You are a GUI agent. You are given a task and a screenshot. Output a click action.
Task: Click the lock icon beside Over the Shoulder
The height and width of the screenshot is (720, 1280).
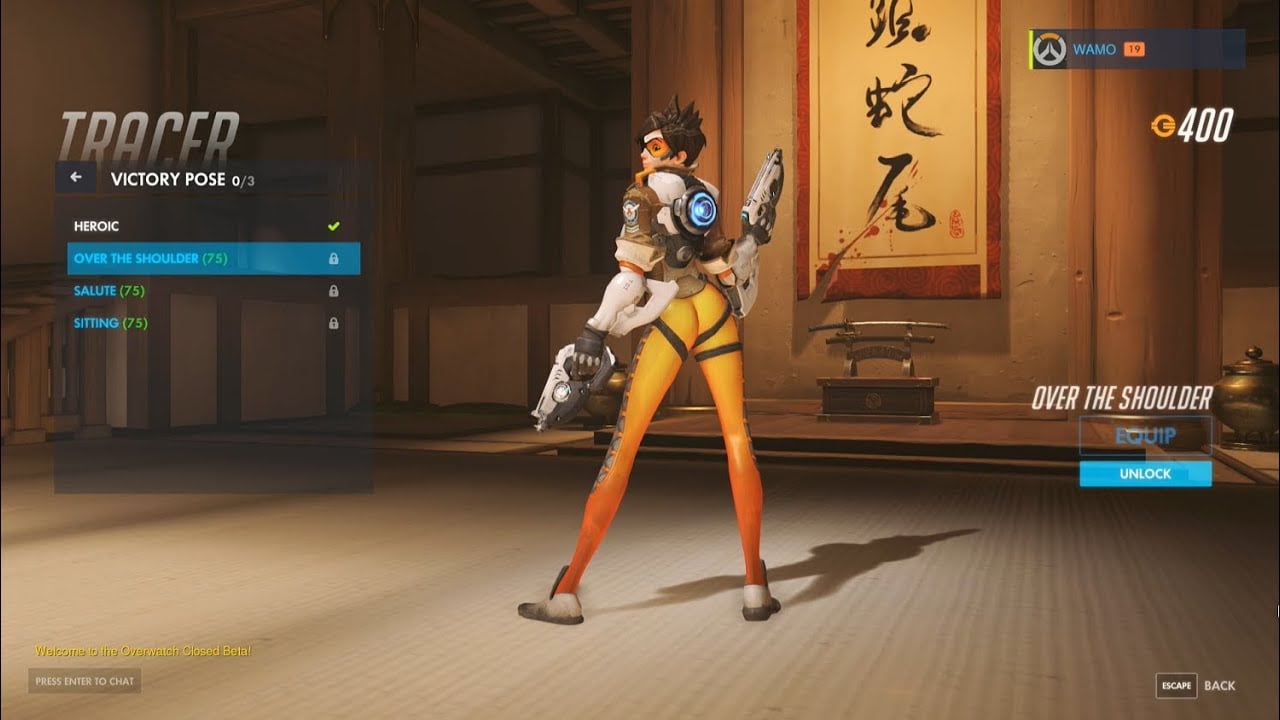point(334,258)
